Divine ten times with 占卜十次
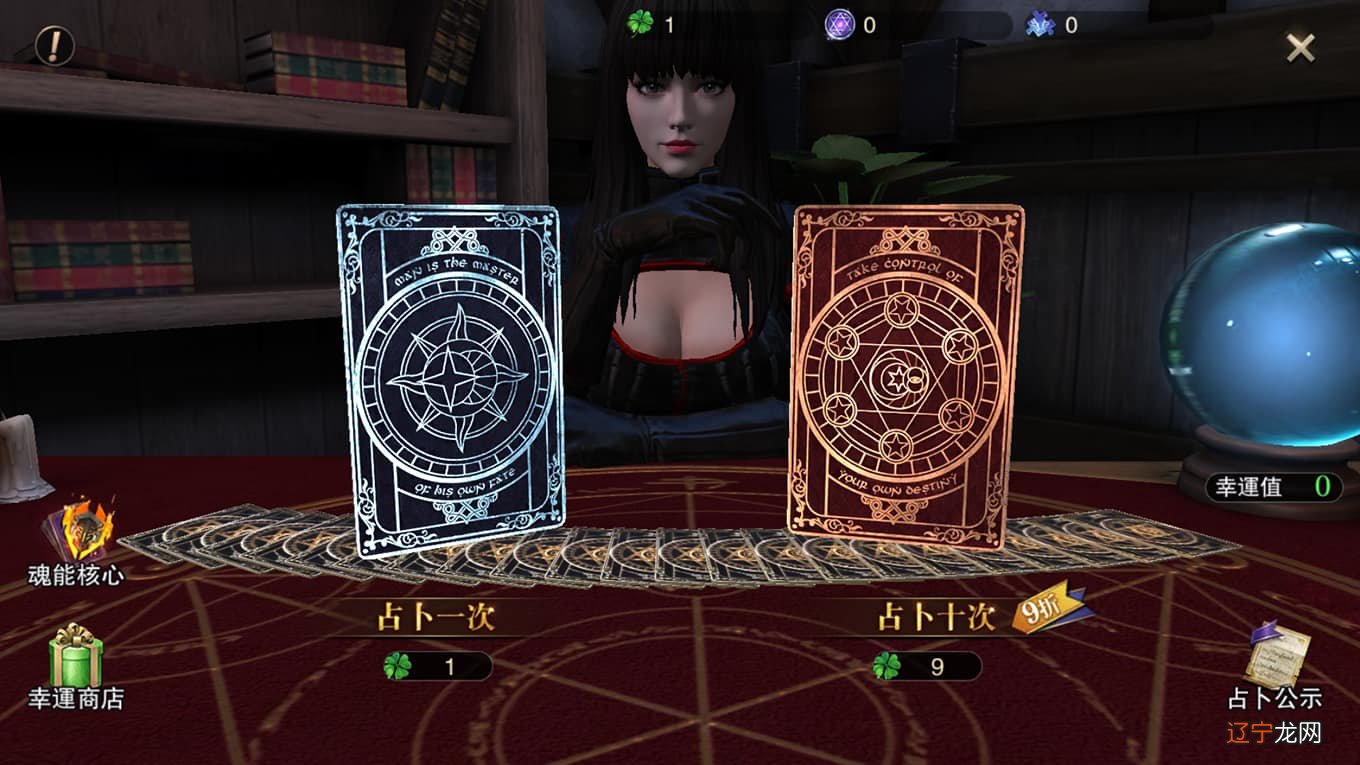 click(936, 618)
